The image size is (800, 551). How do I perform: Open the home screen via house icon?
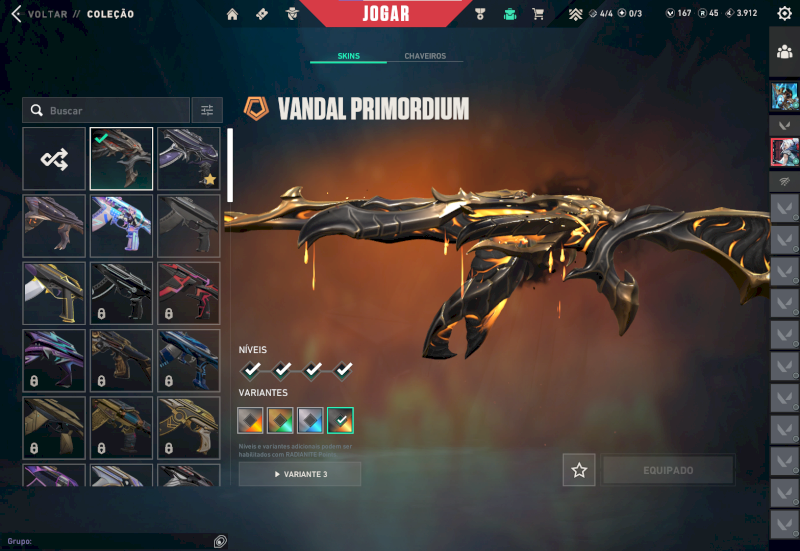pos(233,14)
